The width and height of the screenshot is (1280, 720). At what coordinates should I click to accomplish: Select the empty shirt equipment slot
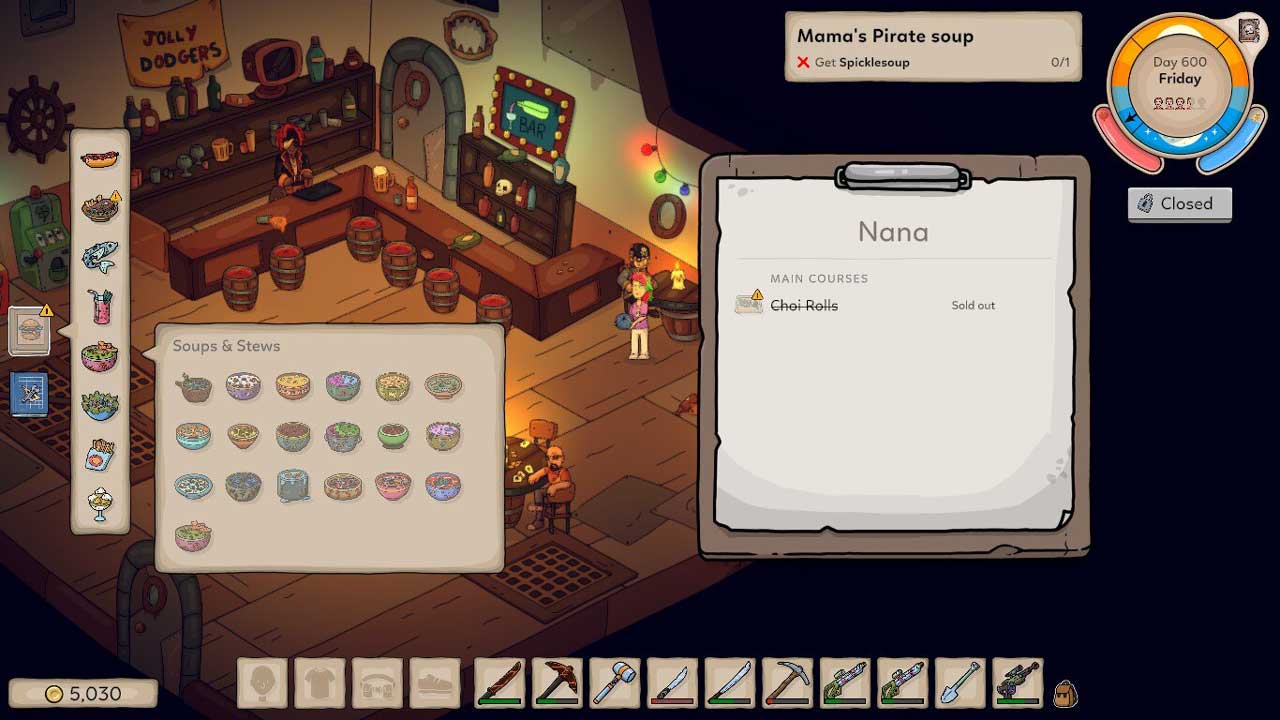320,684
